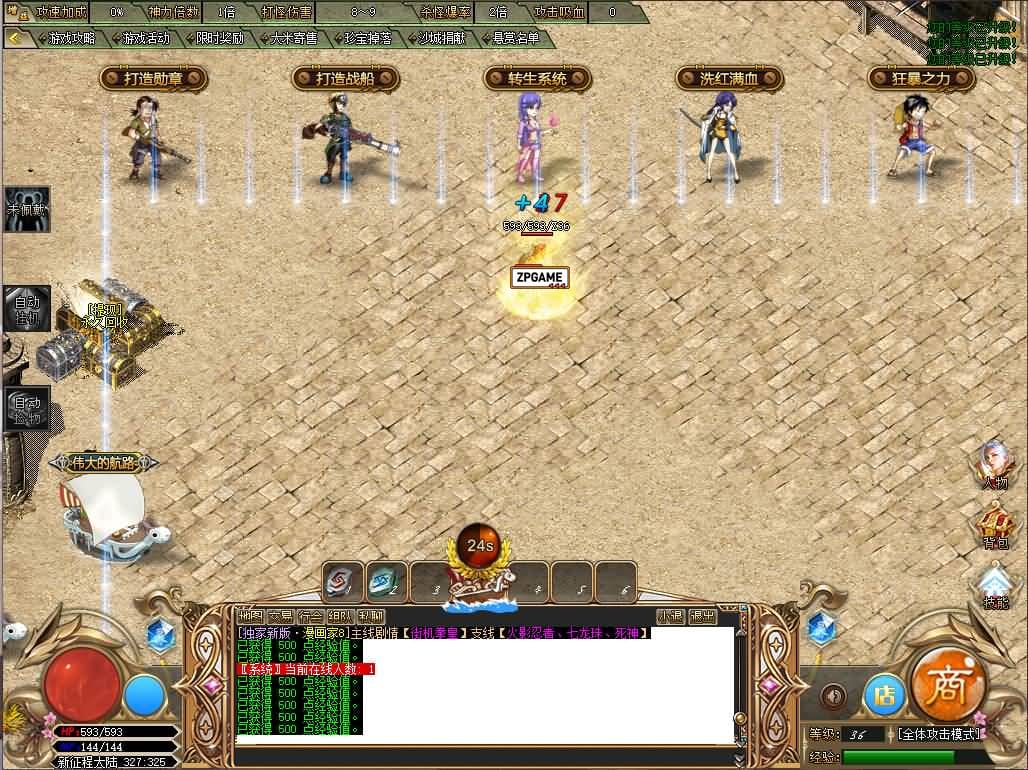Click the 退出 exit button
Viewport: 1028px width, 770px height.
point(703,616)
